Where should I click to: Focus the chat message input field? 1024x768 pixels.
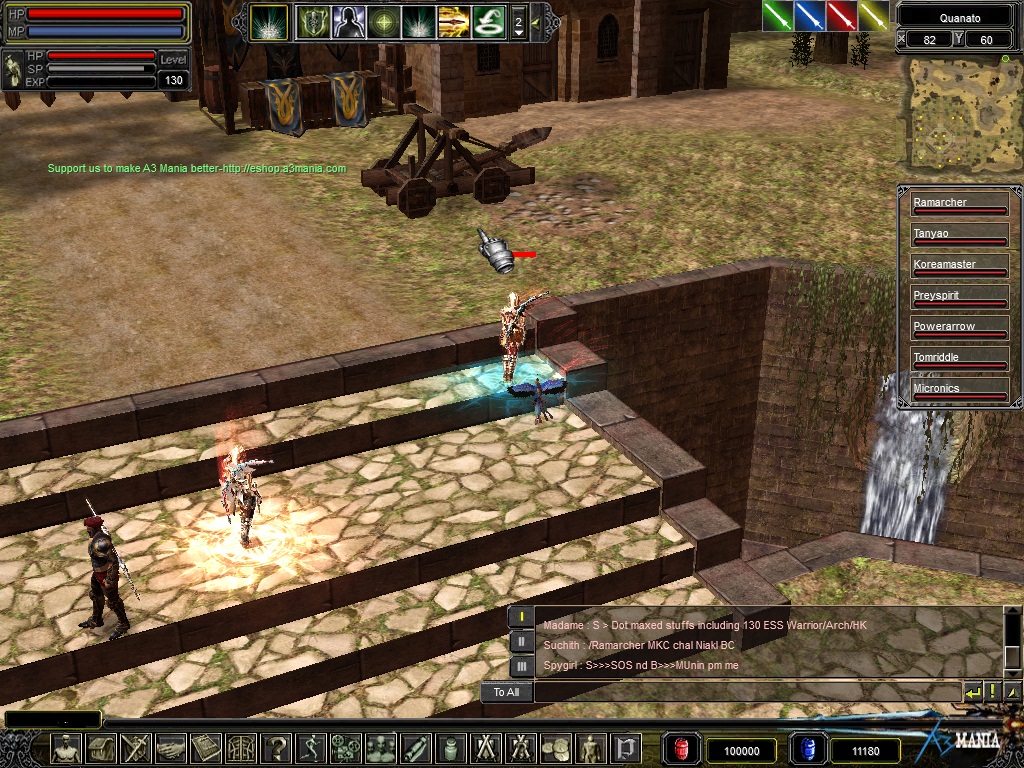(745, 692)
